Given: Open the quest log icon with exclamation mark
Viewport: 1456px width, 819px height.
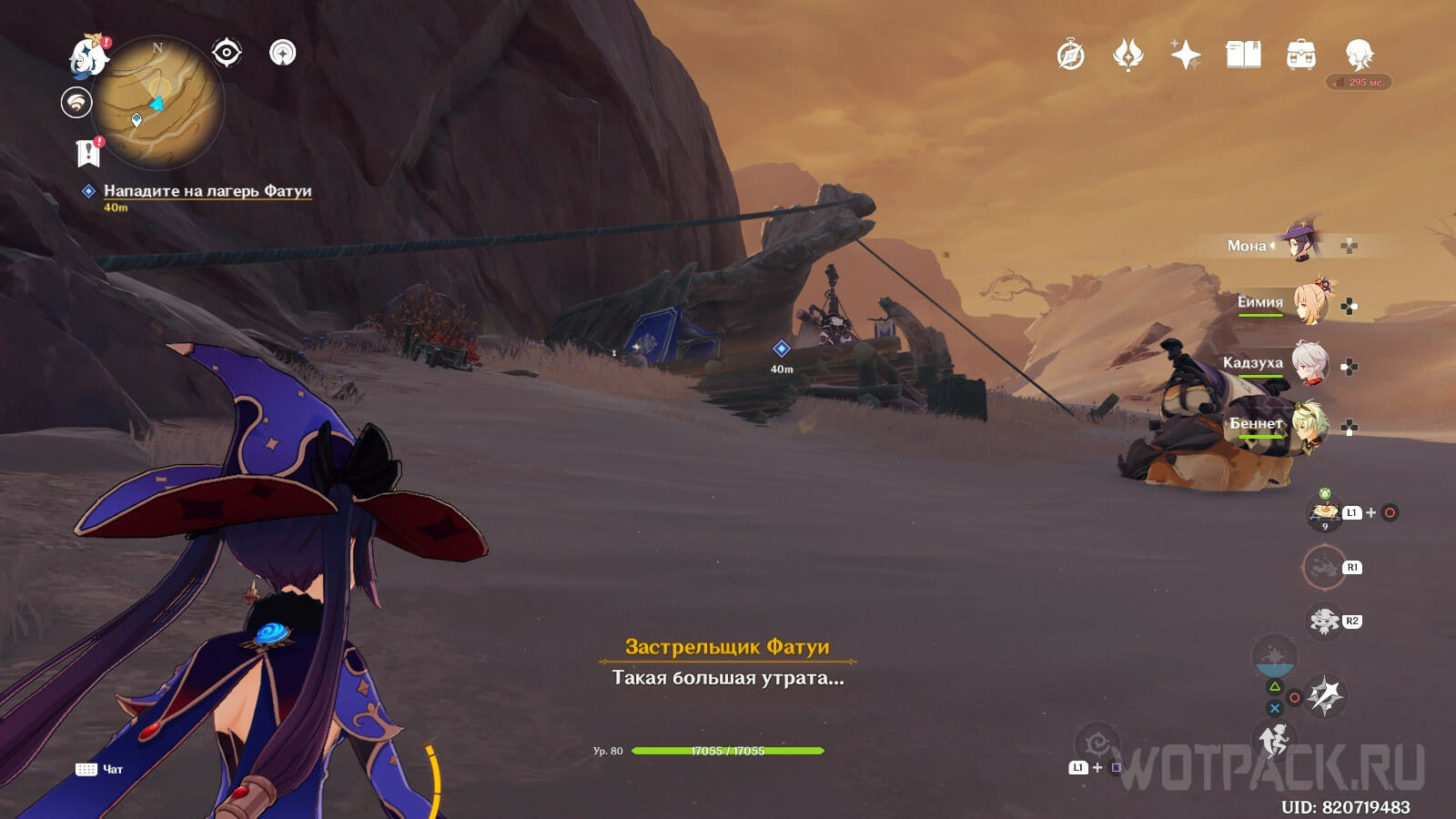Looking at the screenshot, I should tap(88, 152).
